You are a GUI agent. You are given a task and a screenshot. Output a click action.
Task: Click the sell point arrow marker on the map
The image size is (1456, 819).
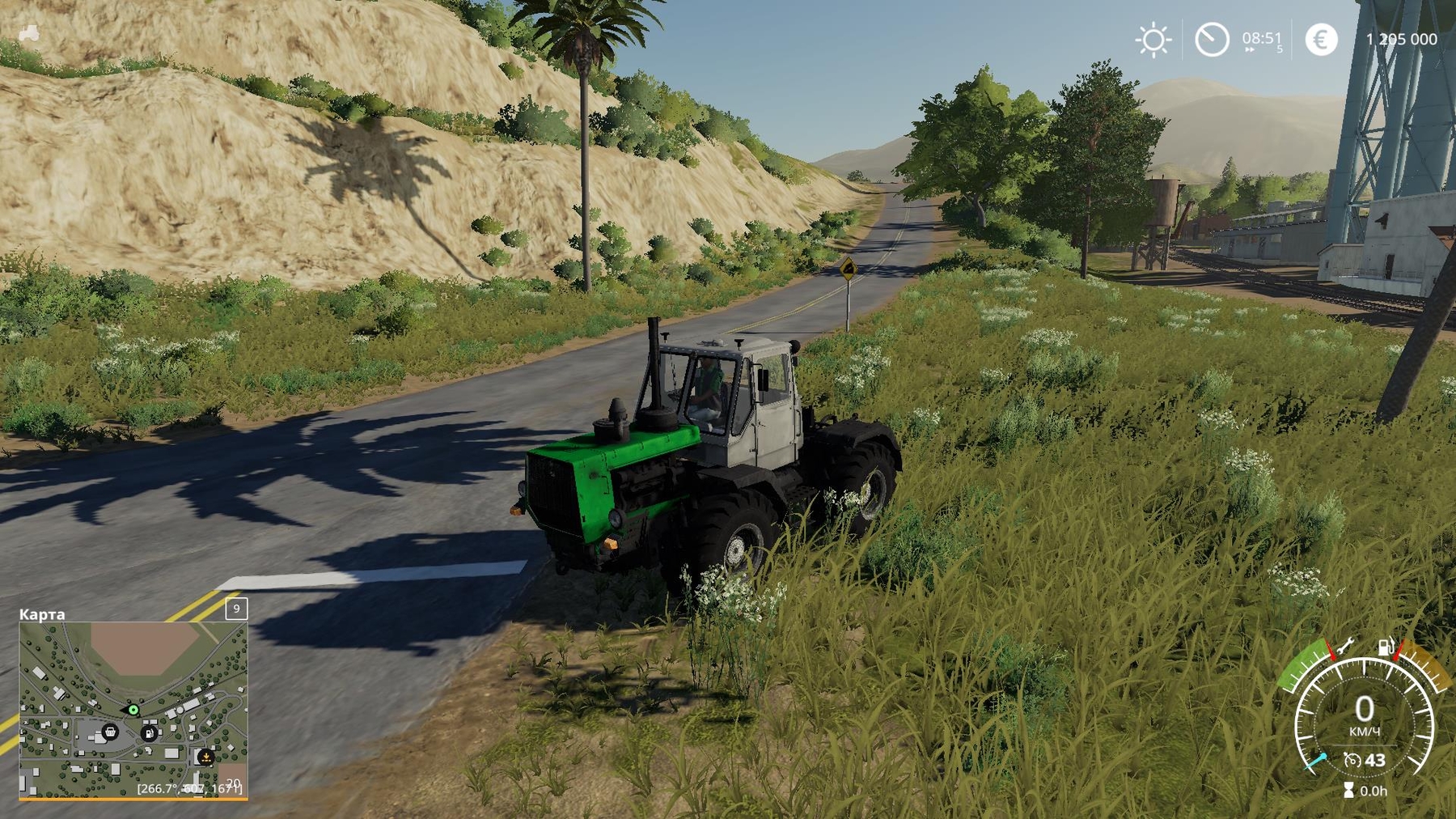point(205,757)
